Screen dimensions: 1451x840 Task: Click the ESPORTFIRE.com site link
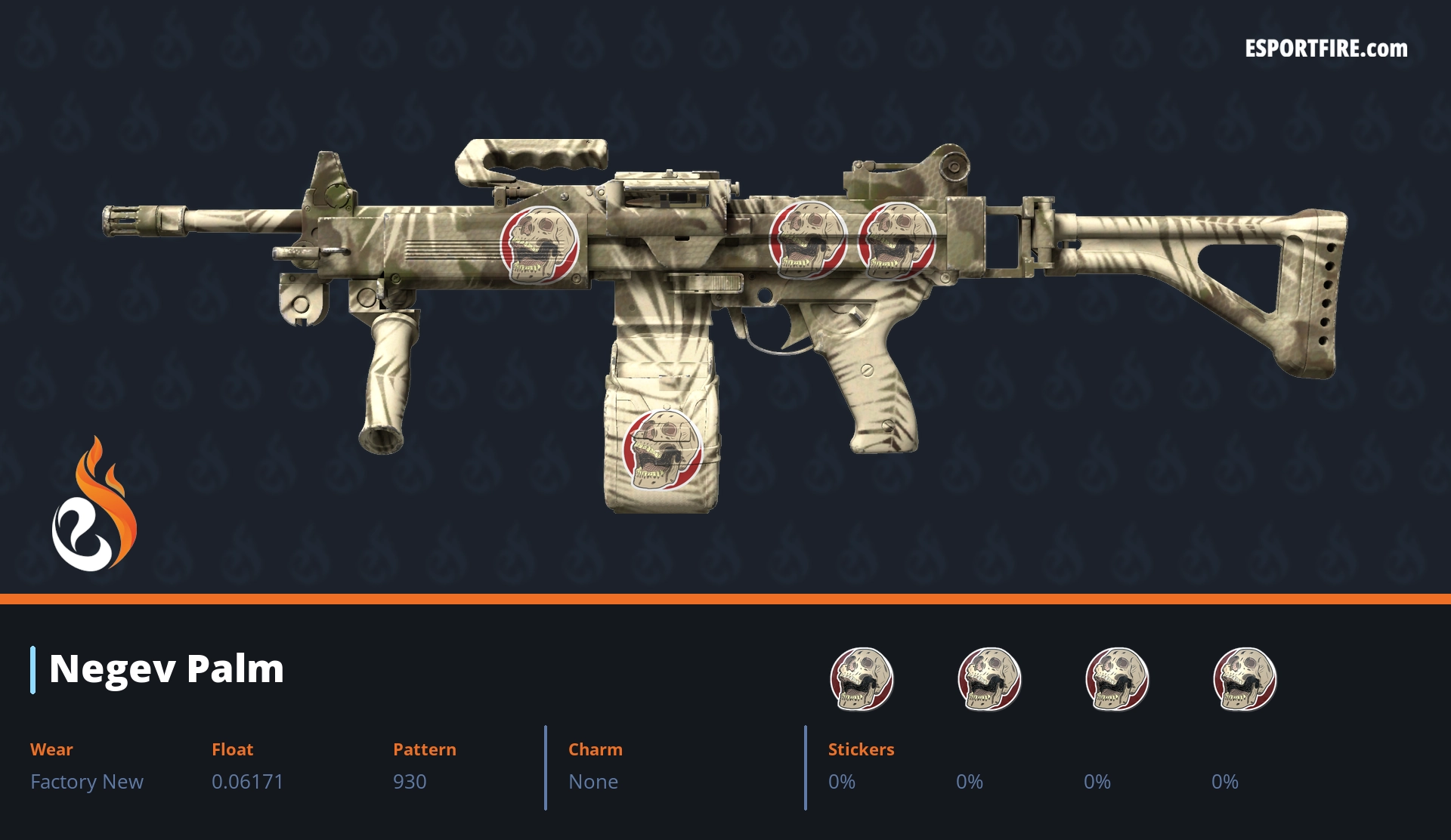point(1326,49)
